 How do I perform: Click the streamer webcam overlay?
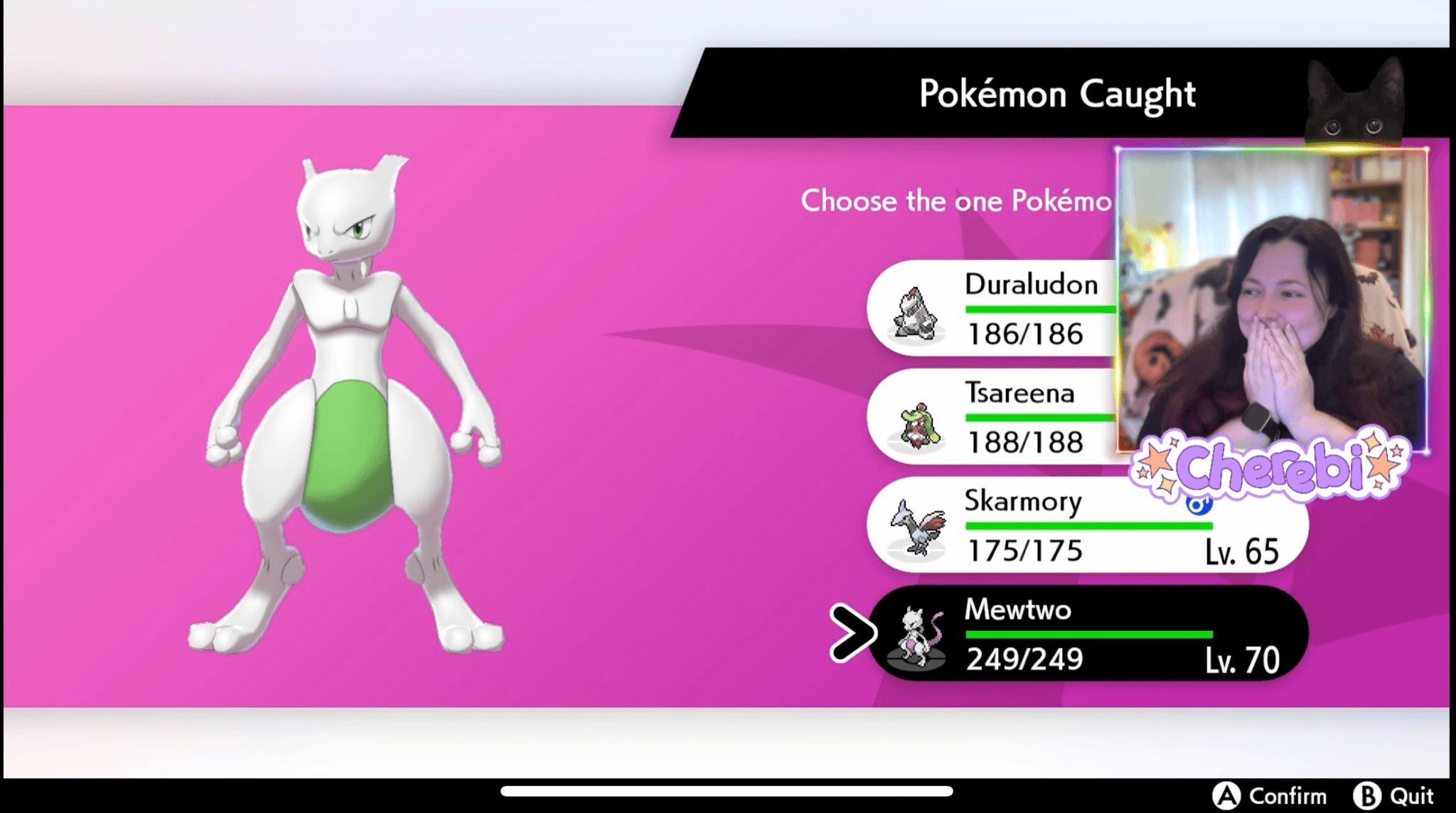(x=1271, y=298)
